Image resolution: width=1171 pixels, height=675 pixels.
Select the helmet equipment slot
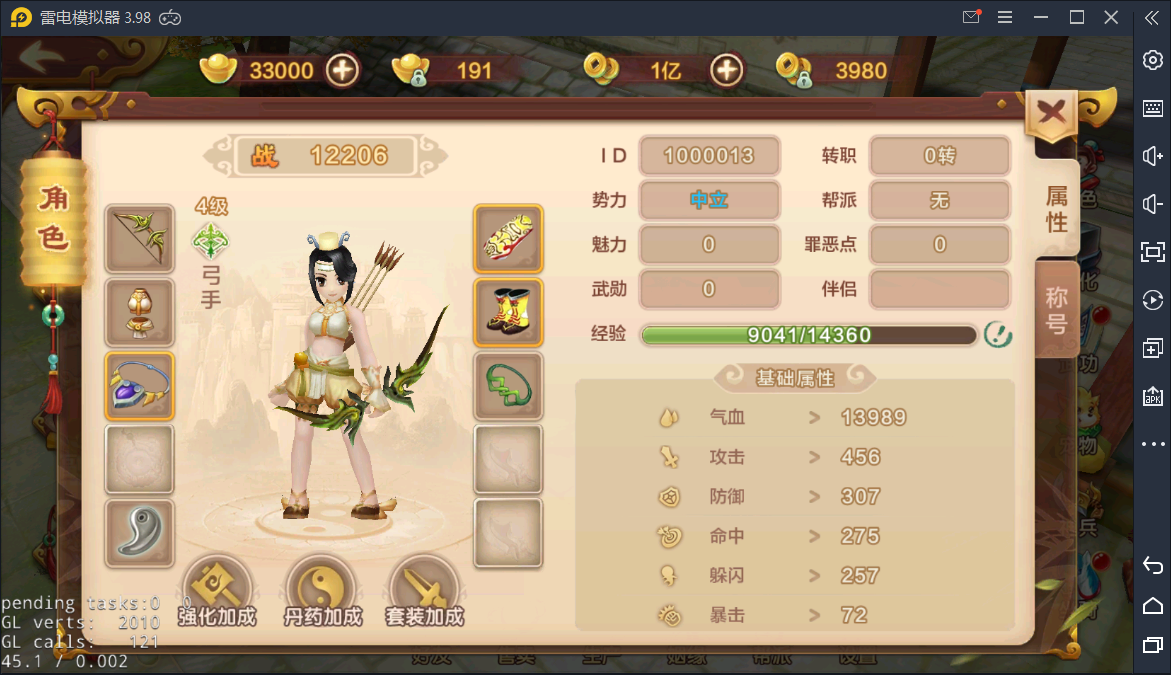click(140, 312)
